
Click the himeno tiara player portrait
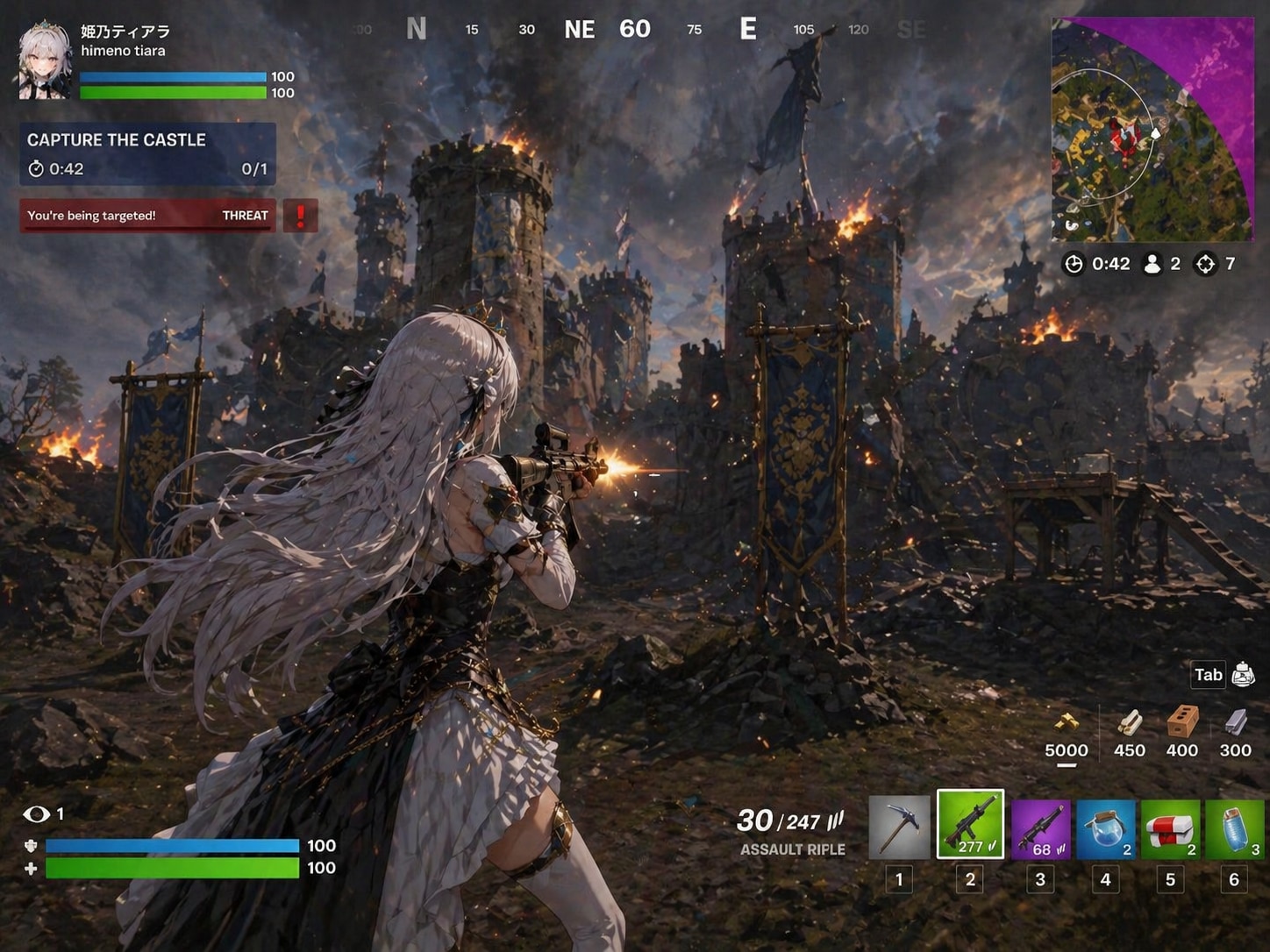click(45, 61)
